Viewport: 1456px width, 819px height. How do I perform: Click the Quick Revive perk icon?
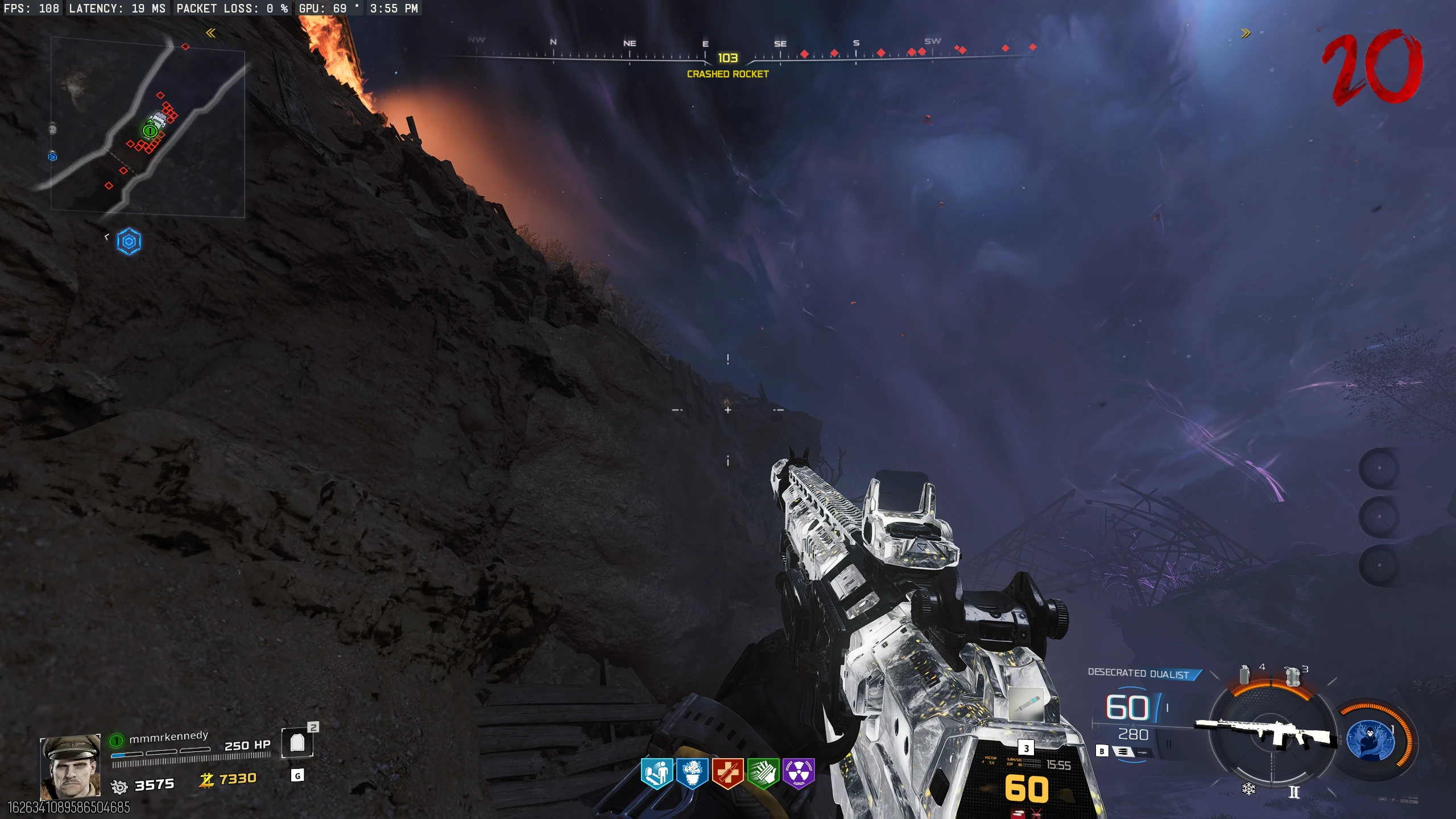tap(657, 773)
